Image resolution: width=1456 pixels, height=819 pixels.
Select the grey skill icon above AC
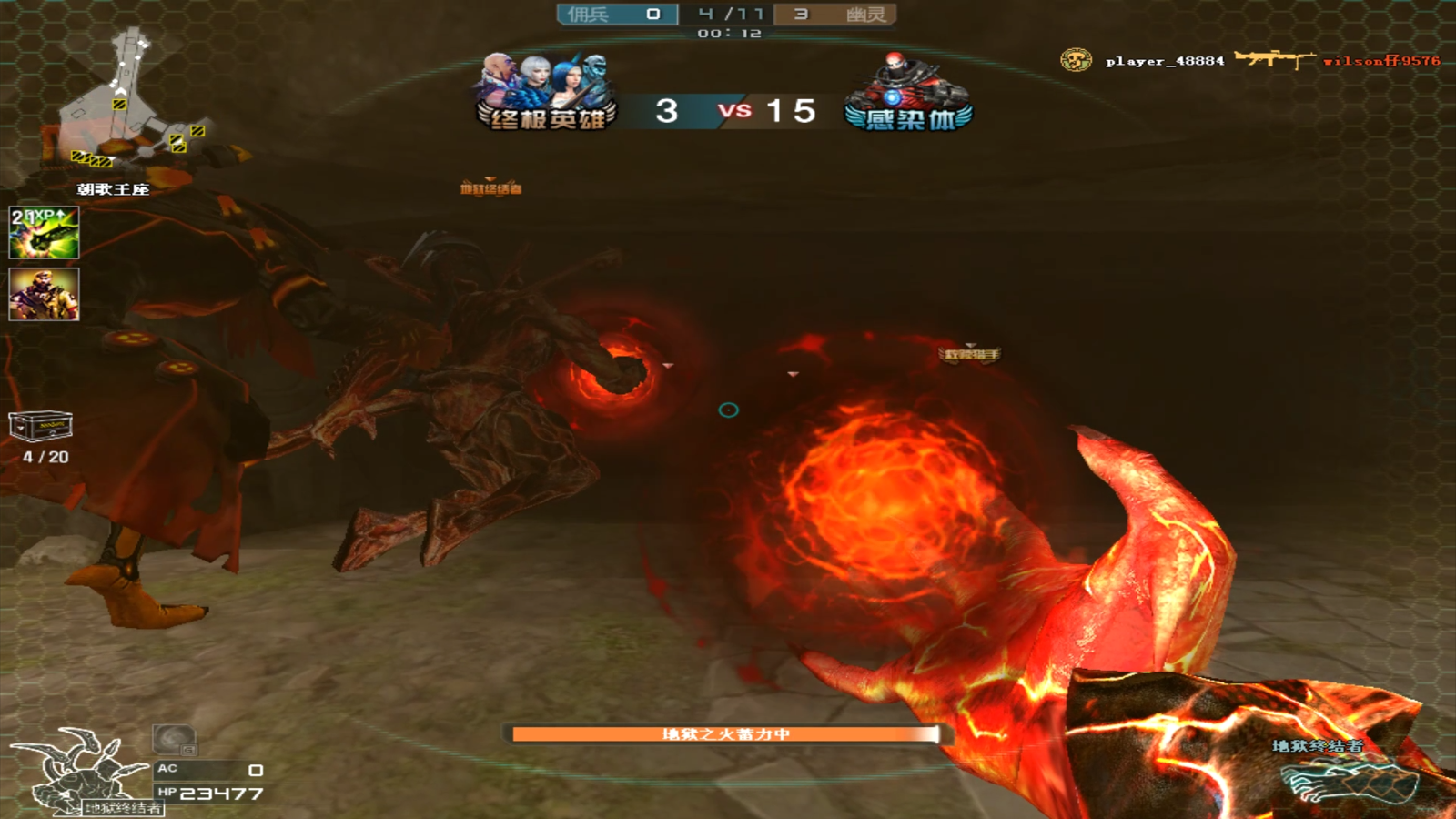pyautogui.click(x=174, y=740)
